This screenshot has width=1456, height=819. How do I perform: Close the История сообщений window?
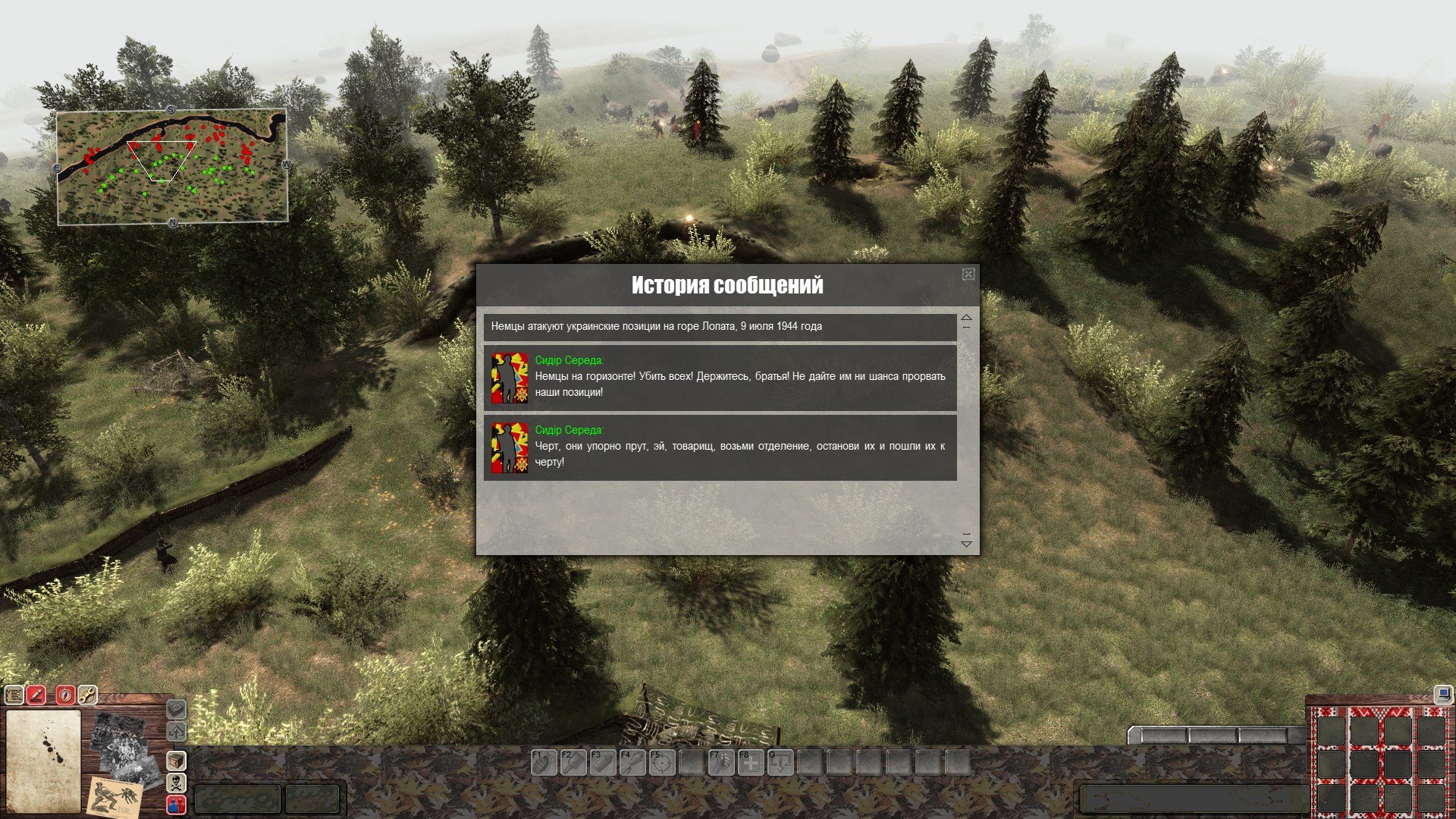pos(968,275)
